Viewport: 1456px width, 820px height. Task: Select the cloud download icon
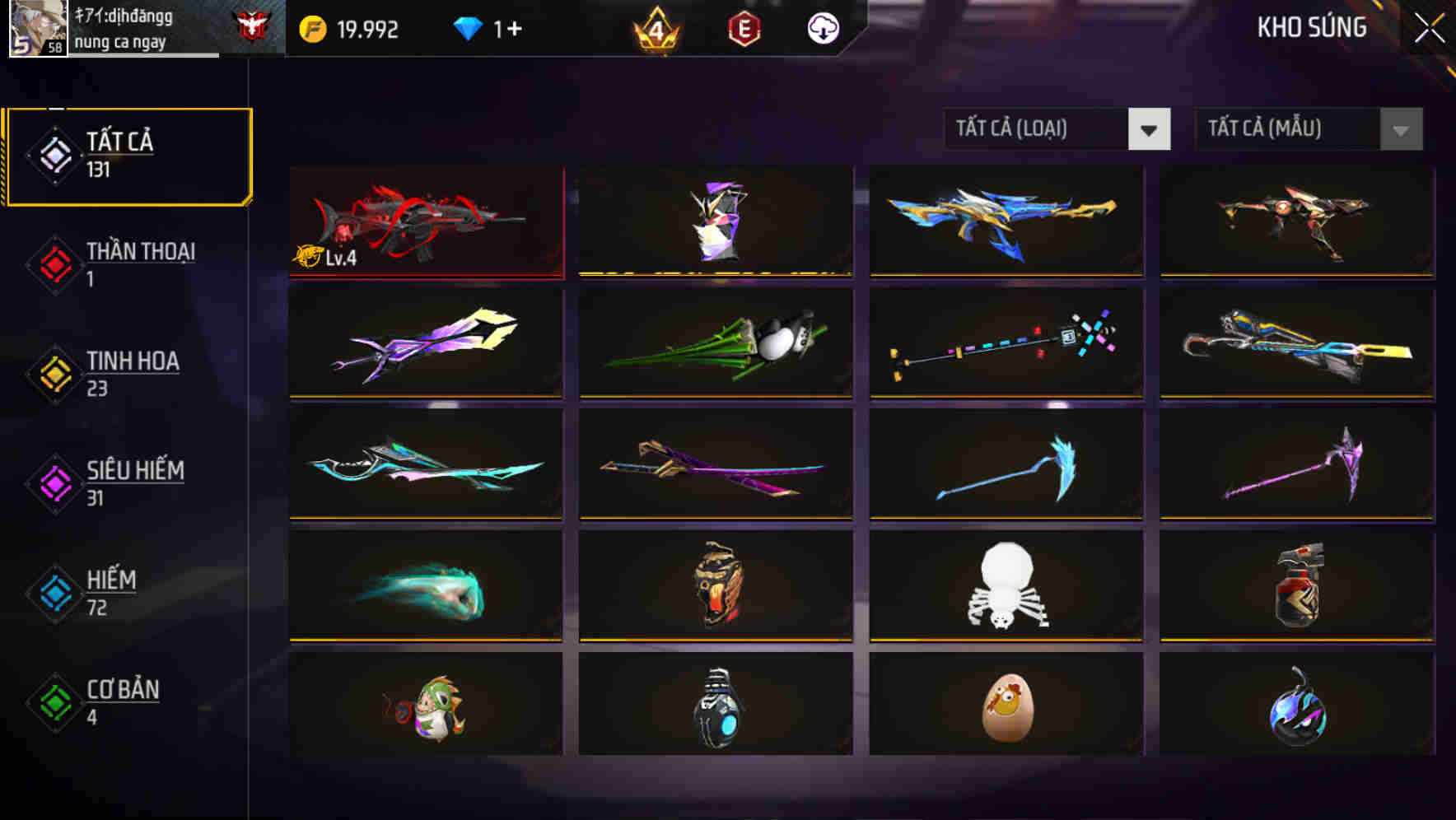coord(822,27)
